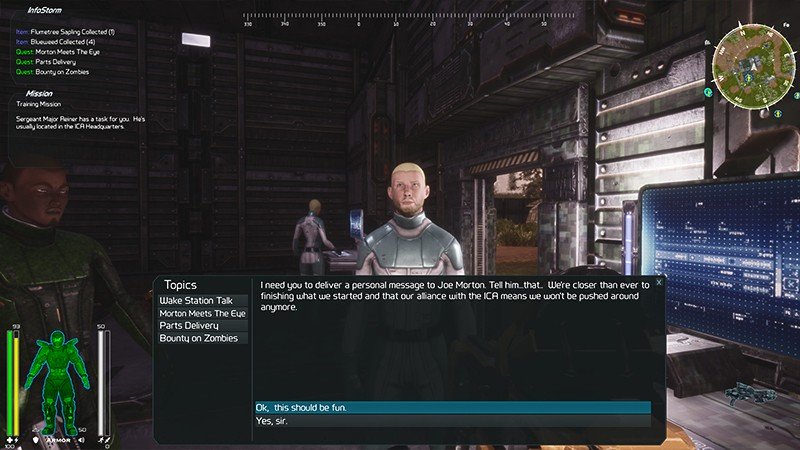Open the Morton Meets The Eye topic
The width and height of the screenshot is (800, 450).
pos(202,313)
